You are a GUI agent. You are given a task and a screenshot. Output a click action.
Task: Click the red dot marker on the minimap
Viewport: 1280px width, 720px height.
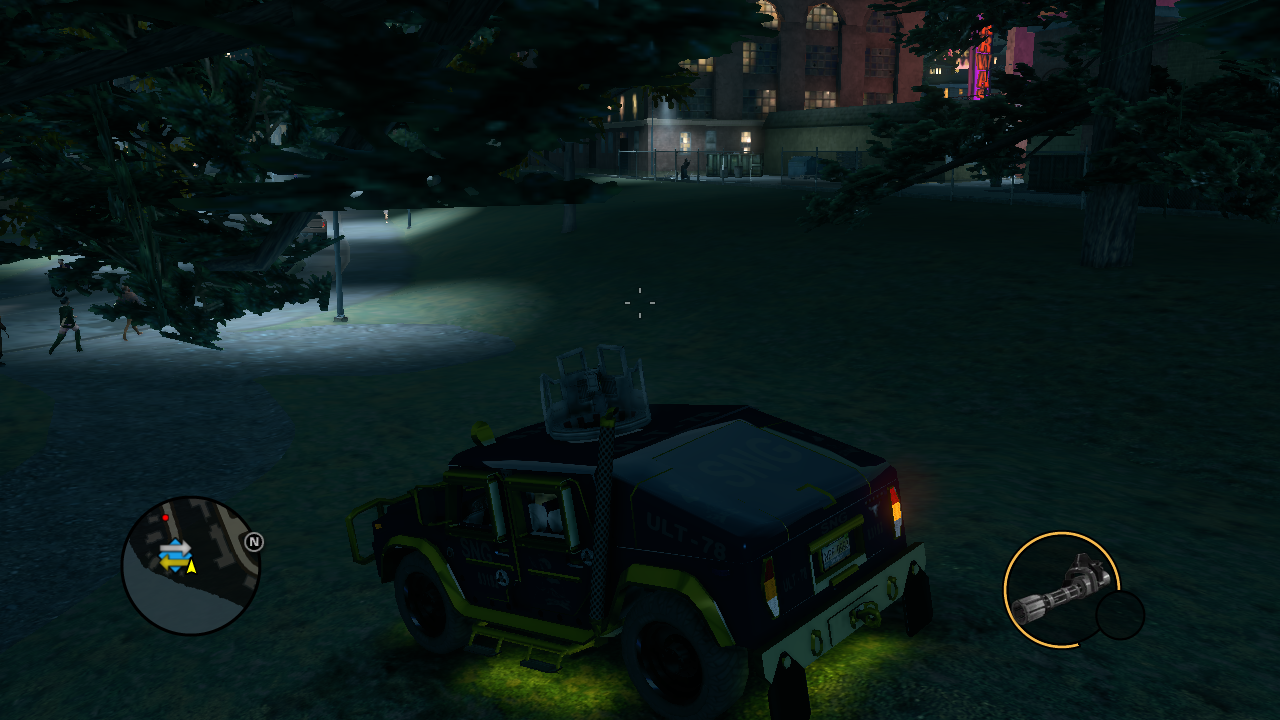pyautogui.click(x=165, y=518)
